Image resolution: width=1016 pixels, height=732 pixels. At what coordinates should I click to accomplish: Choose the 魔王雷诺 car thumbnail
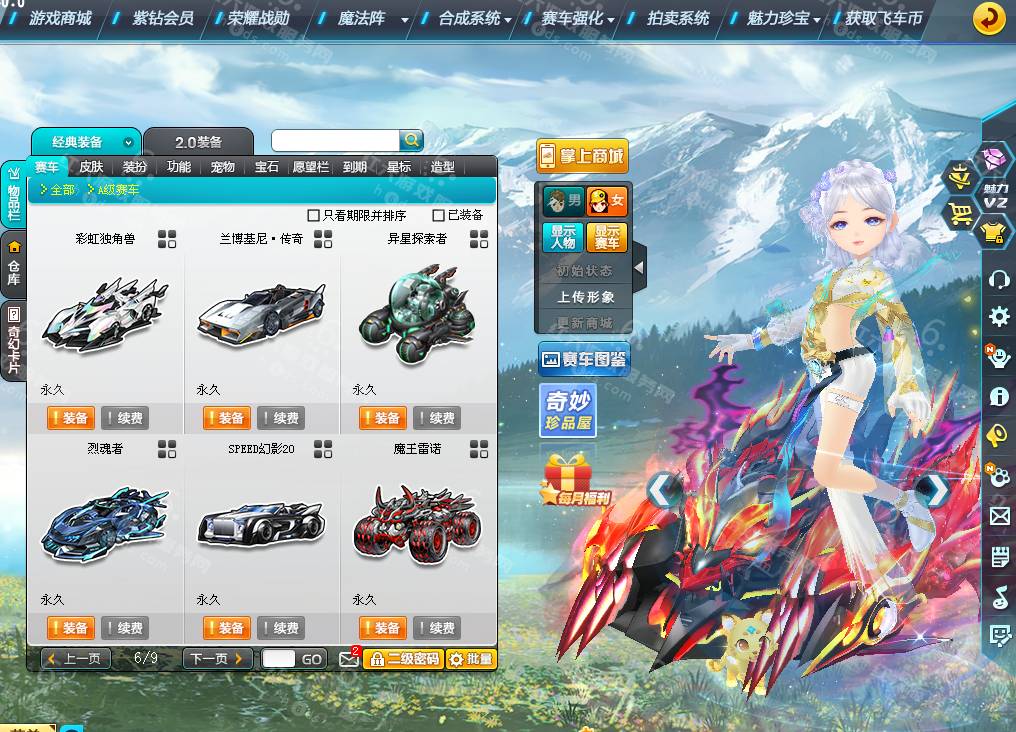416,522
